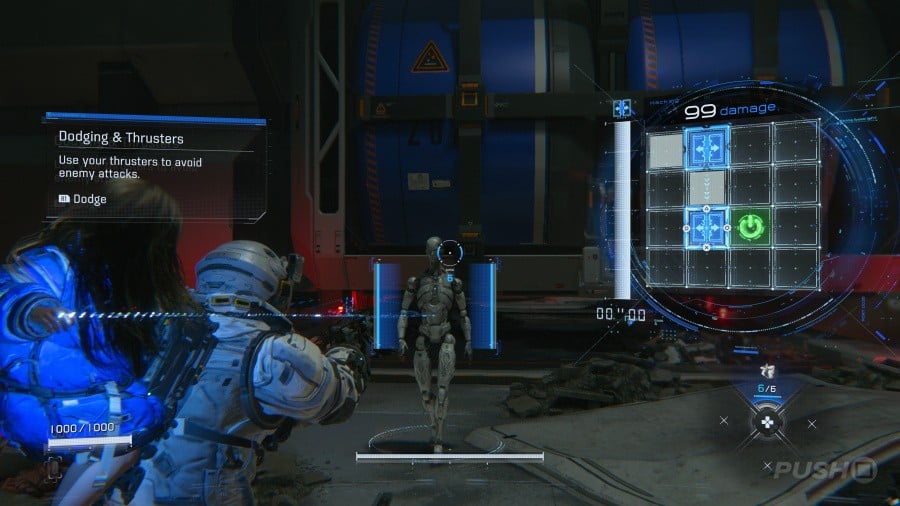Choose the blue arrow tile under the damage readout
This screenshot has height=506, width=900.
coord(707,146)
